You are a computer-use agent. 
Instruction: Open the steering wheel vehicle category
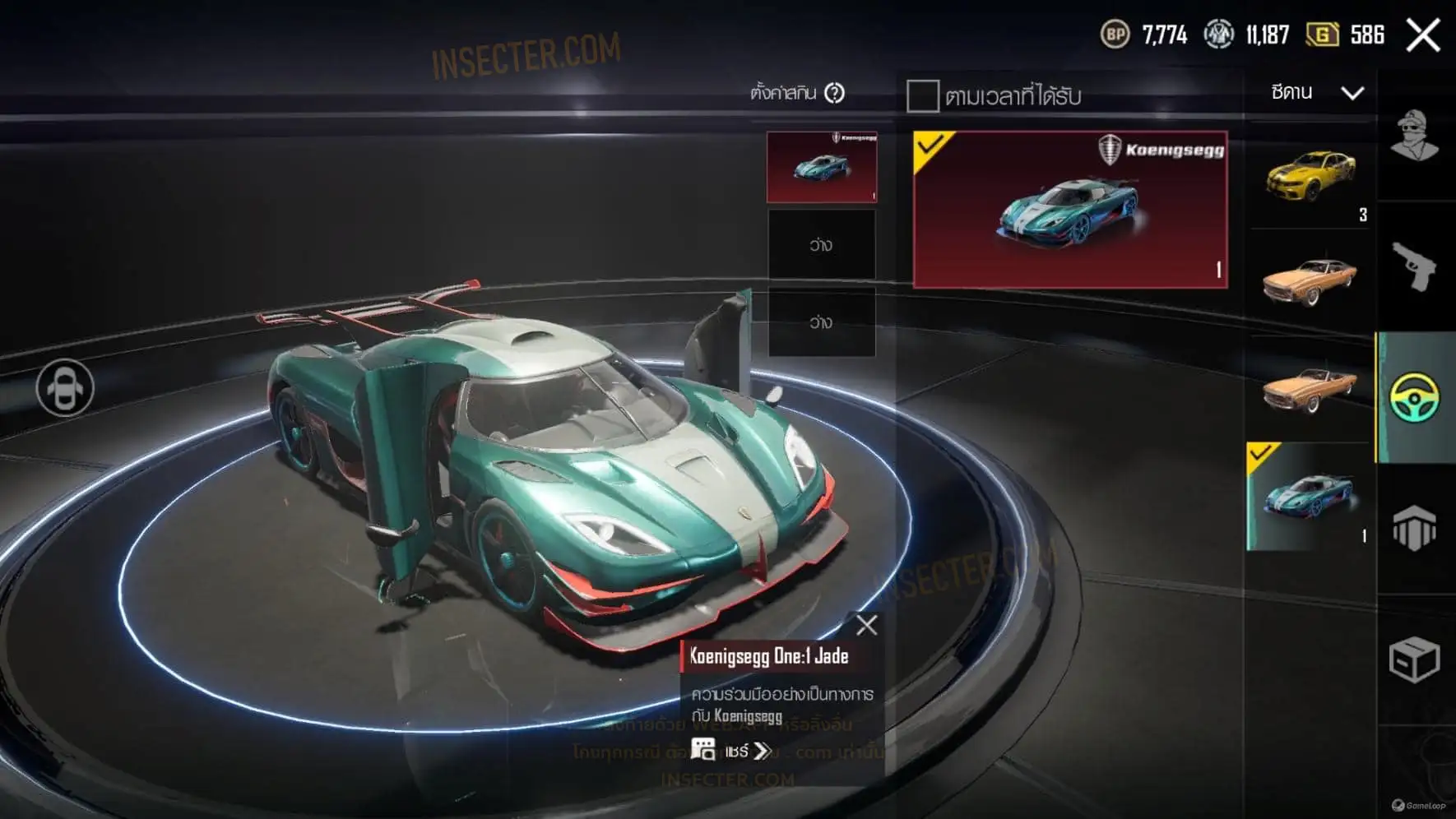pyautogui.click(x=1414, y=398)
